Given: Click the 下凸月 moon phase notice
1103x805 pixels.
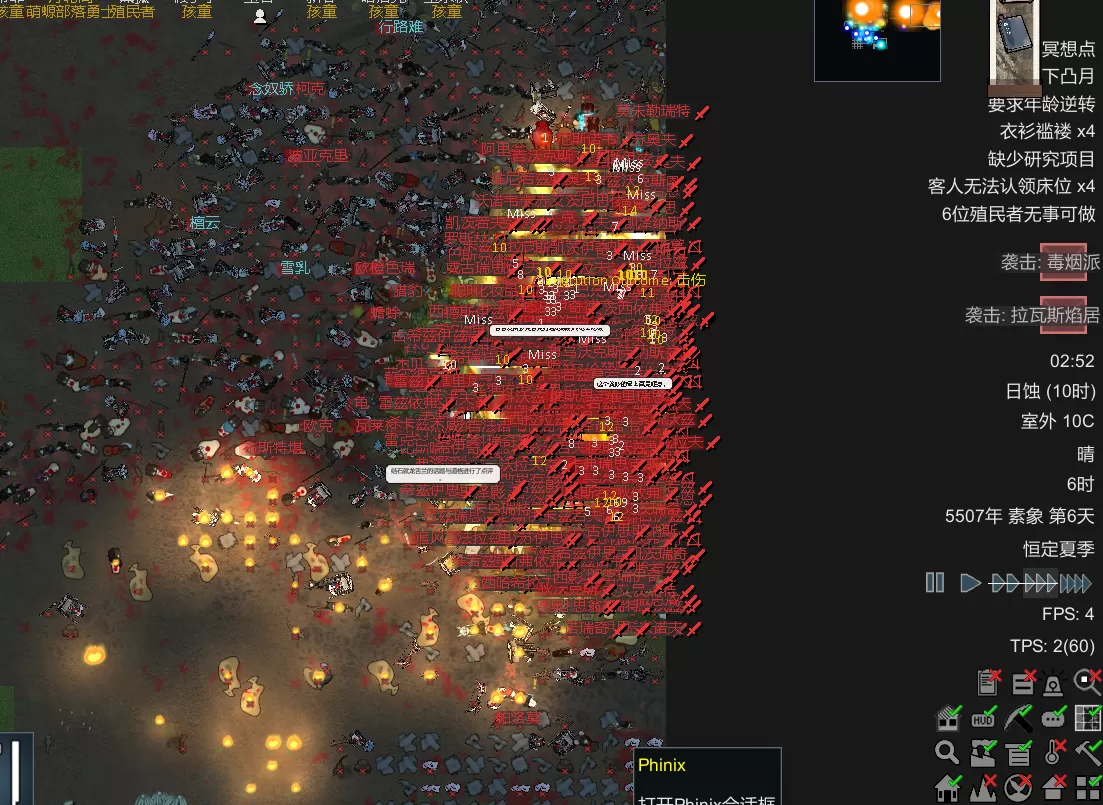Looking at the screenshot, I should (1068, 77).
